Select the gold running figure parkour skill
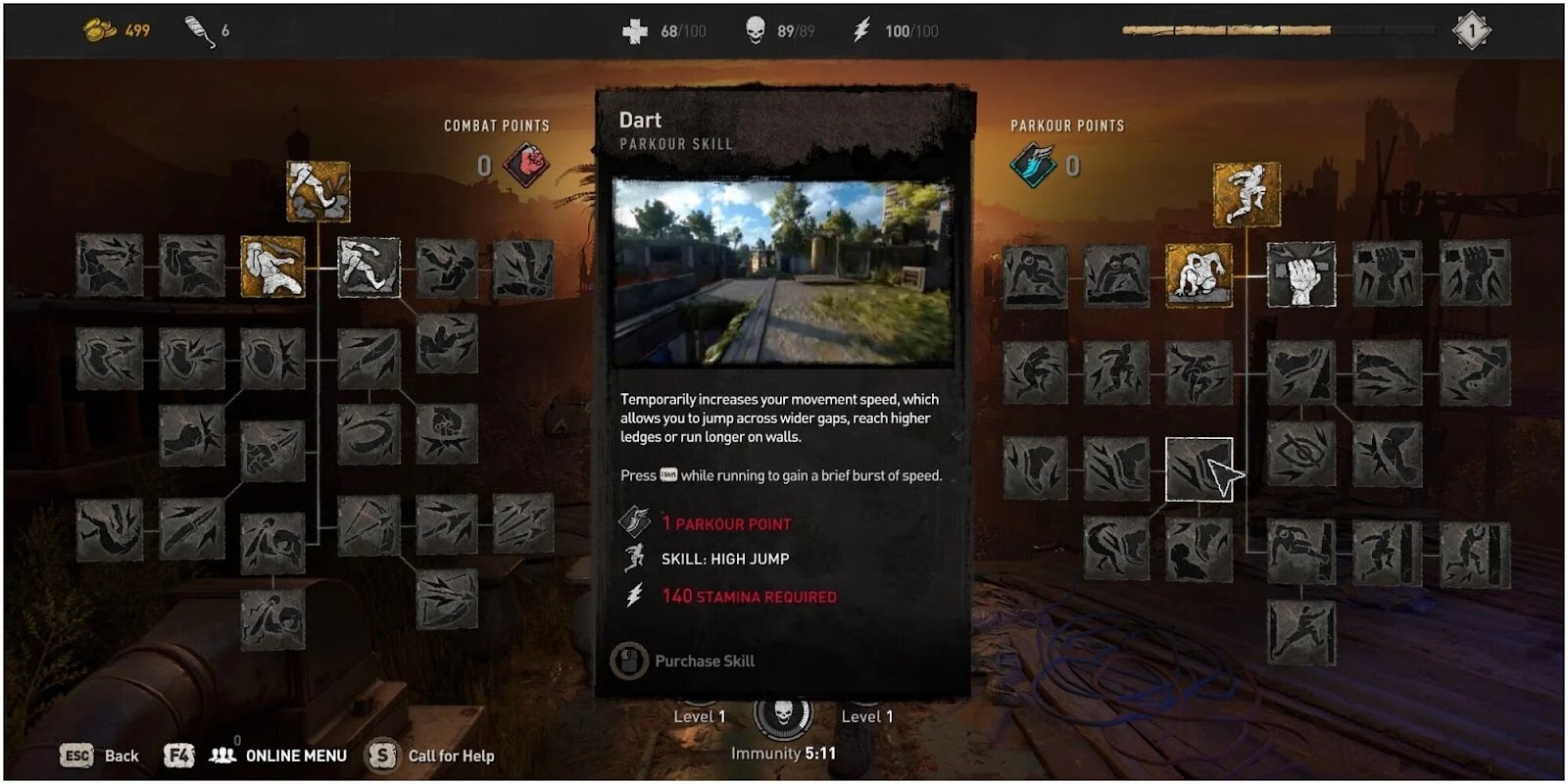Image resolution: width=1568 pixels, height=784 pixels. click(x=1247, y=194)
